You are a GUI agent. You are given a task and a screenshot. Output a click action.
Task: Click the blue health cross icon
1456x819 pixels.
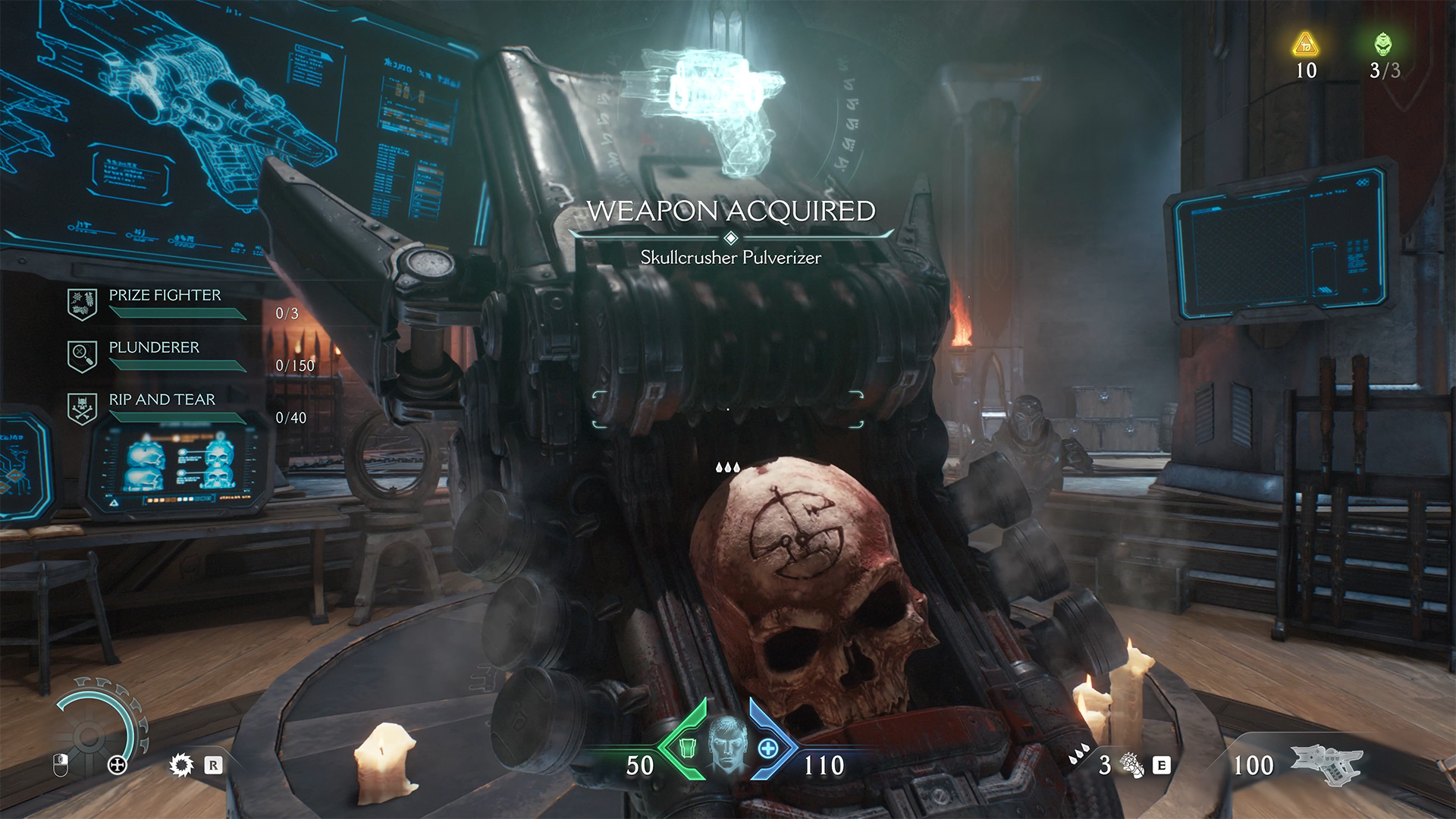[768, 748]
